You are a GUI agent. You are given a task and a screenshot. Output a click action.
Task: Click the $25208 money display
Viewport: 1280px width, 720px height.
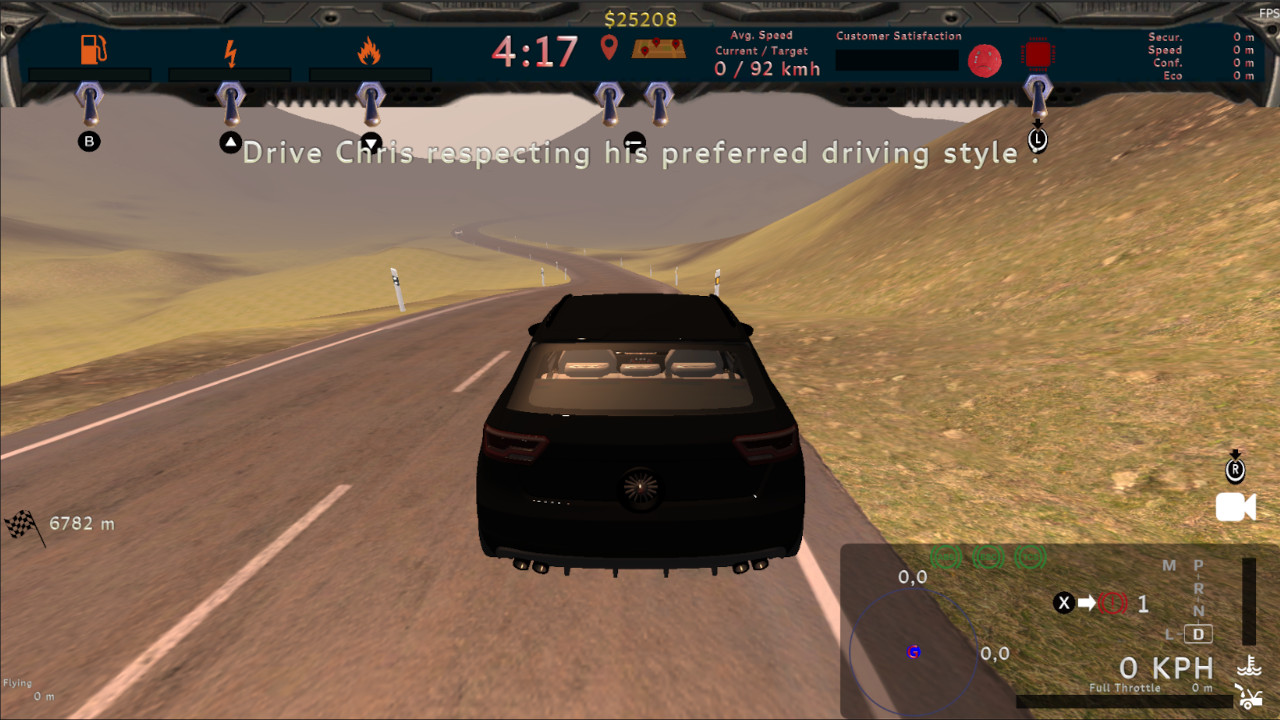[x=639, y=16]
